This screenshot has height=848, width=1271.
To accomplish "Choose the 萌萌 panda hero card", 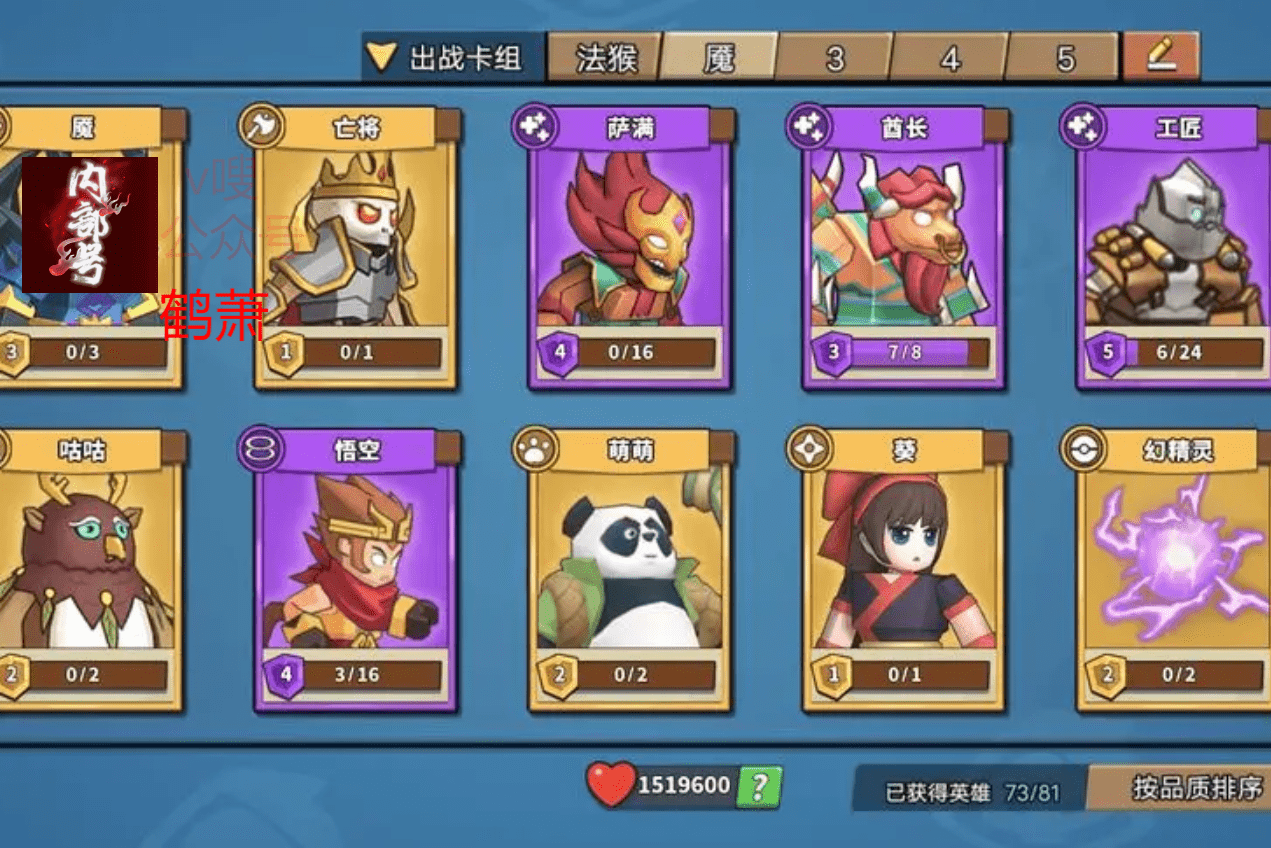I will [x=630, y=570].
